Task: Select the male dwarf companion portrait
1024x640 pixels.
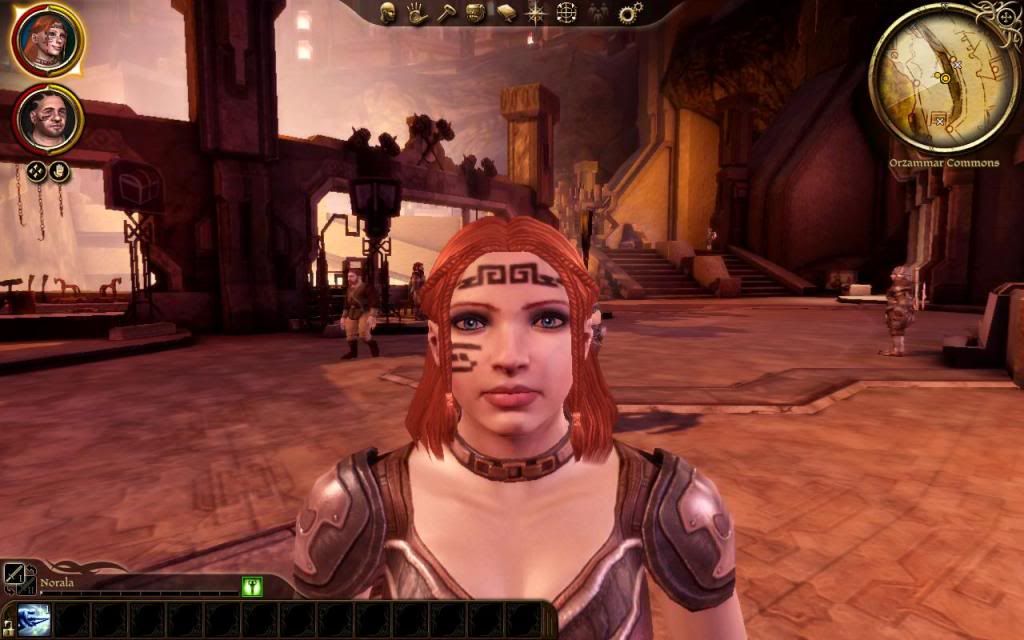Action: (47, 119)
